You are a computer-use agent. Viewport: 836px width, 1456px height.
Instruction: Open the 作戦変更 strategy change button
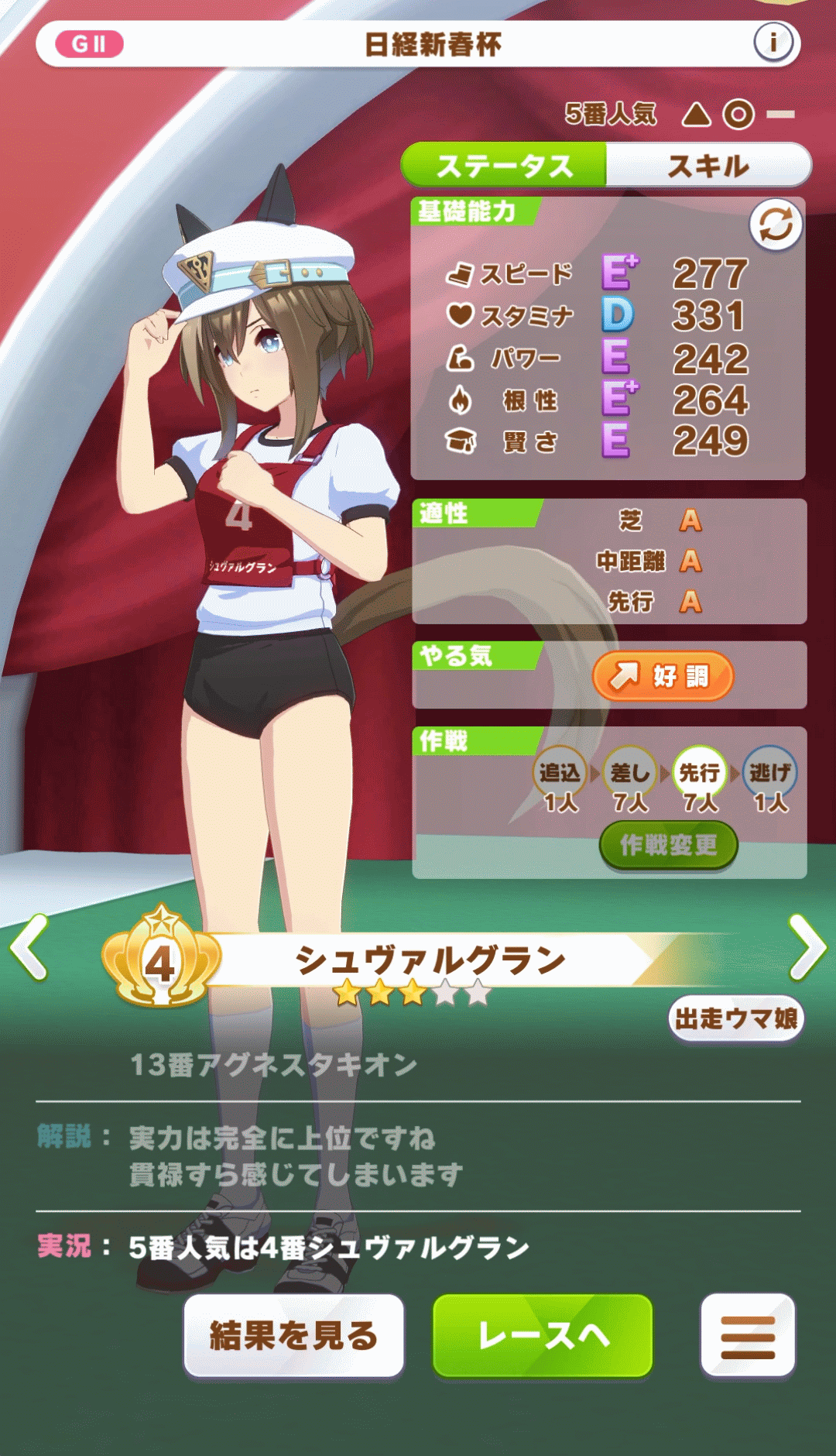[x=668, y=845]
